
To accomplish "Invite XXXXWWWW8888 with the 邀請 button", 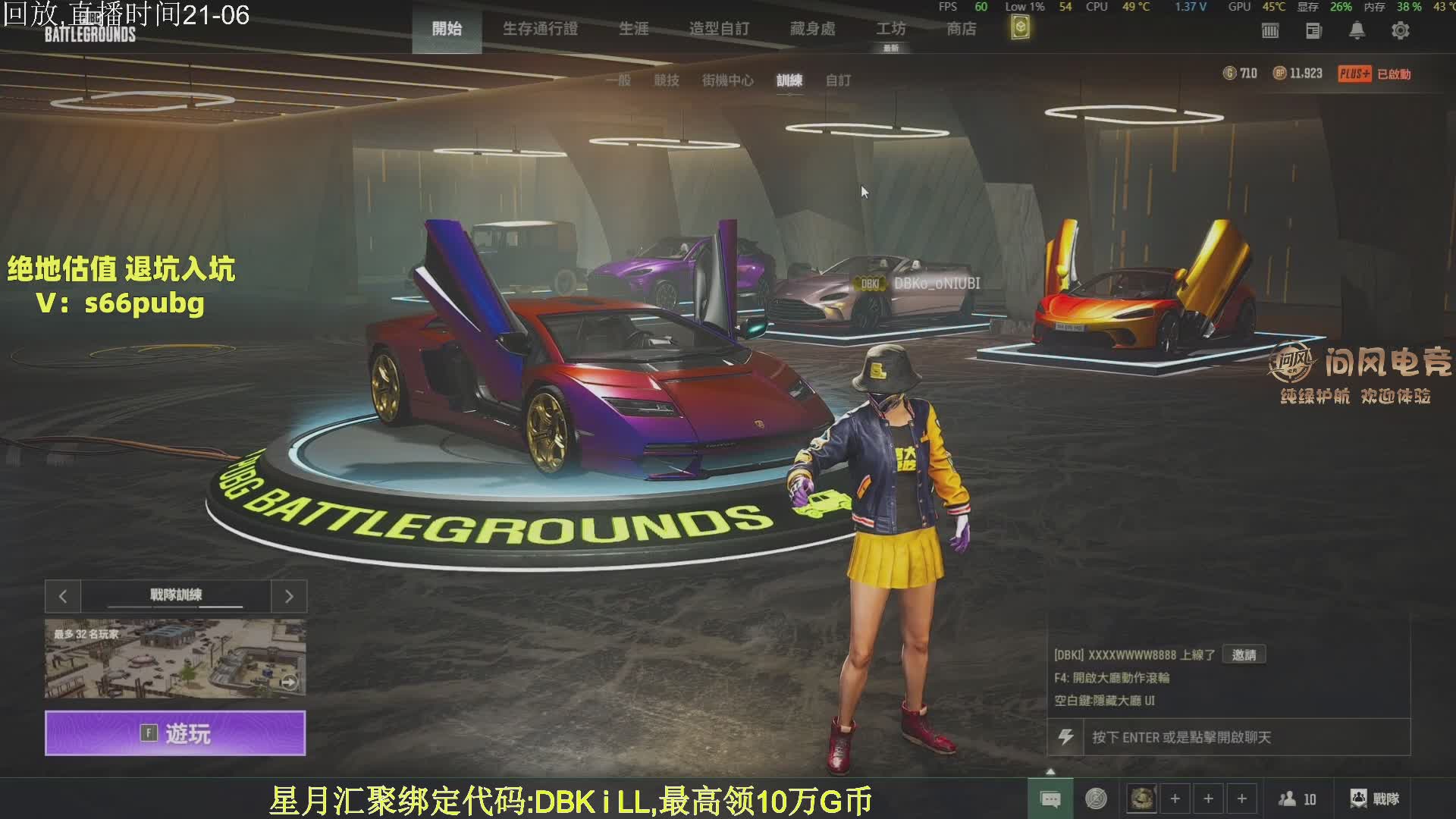I will tap(1244, 654).
